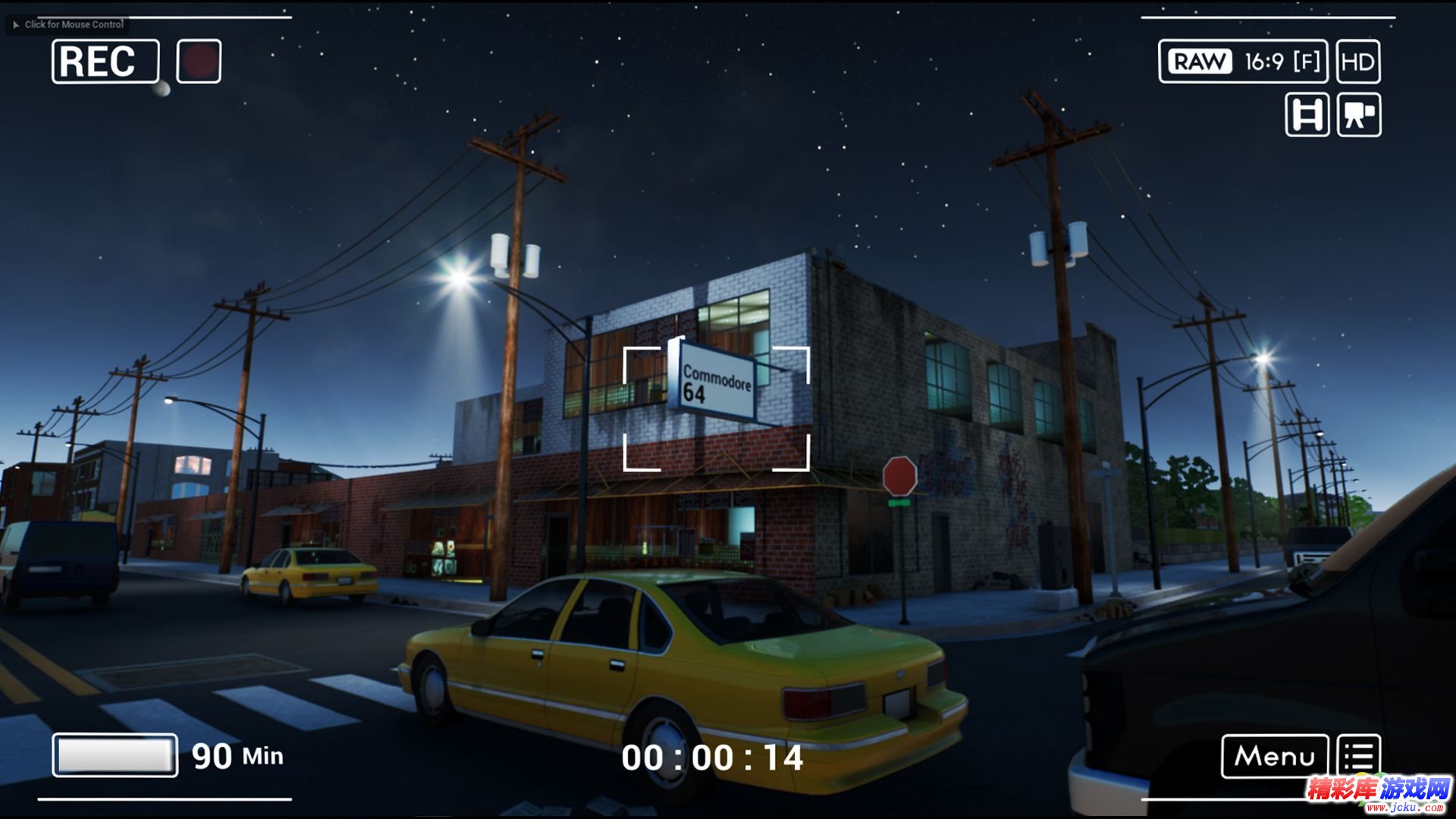The height and width of the screenshot is (819, 1456).
Task: Click the 'Click for Mouse Control' prompt
Action: (68, 24)
